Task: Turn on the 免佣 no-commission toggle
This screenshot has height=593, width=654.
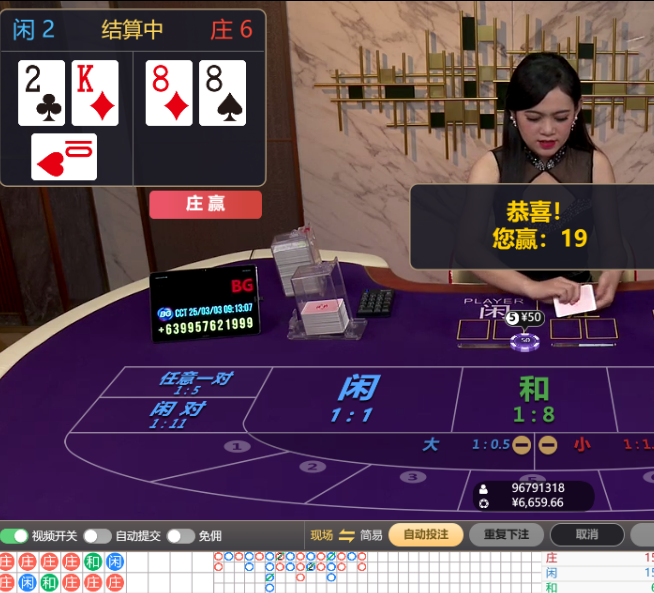Action: (180, 536)
